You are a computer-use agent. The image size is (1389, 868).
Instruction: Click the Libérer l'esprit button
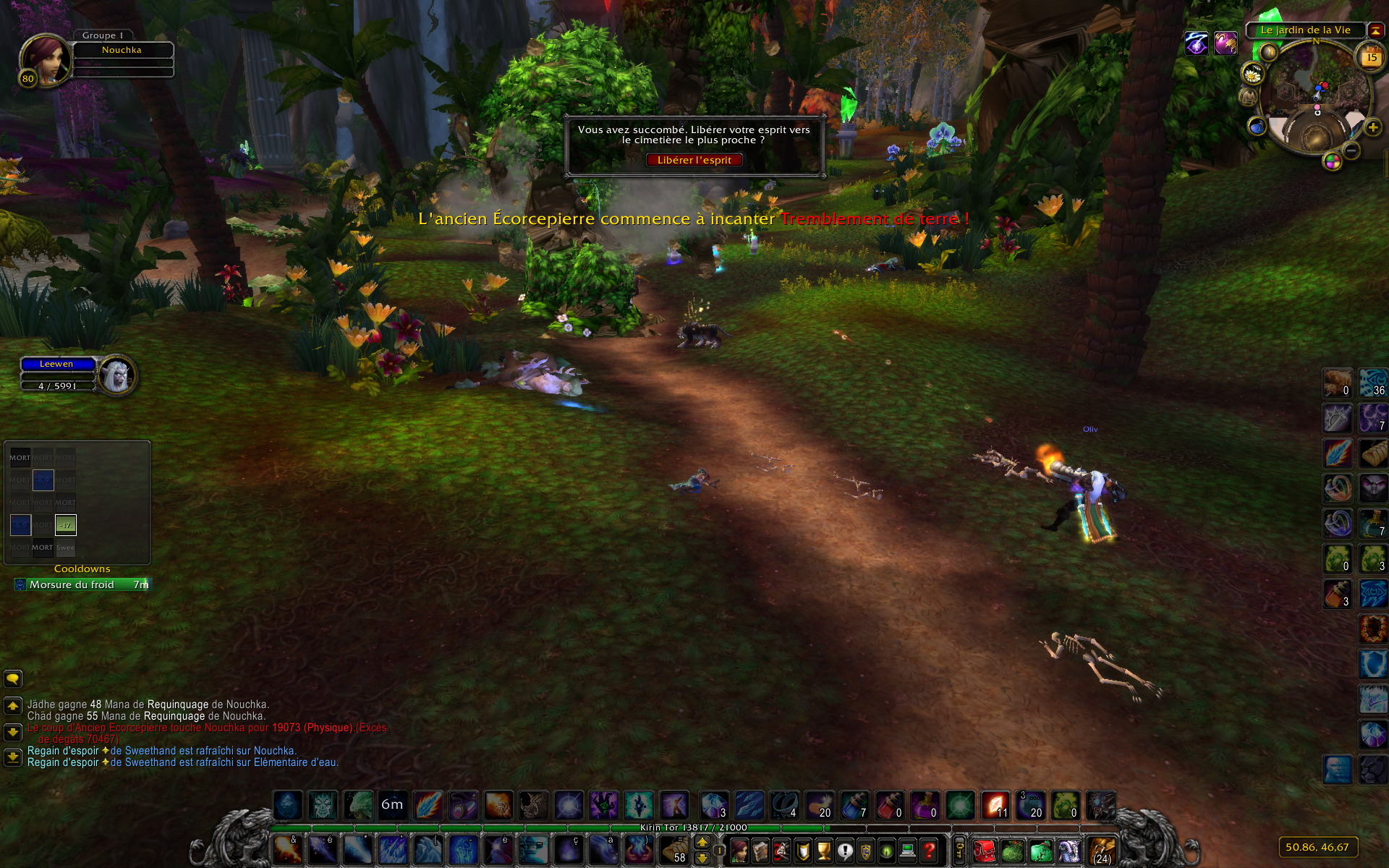[x=694, y=160]
